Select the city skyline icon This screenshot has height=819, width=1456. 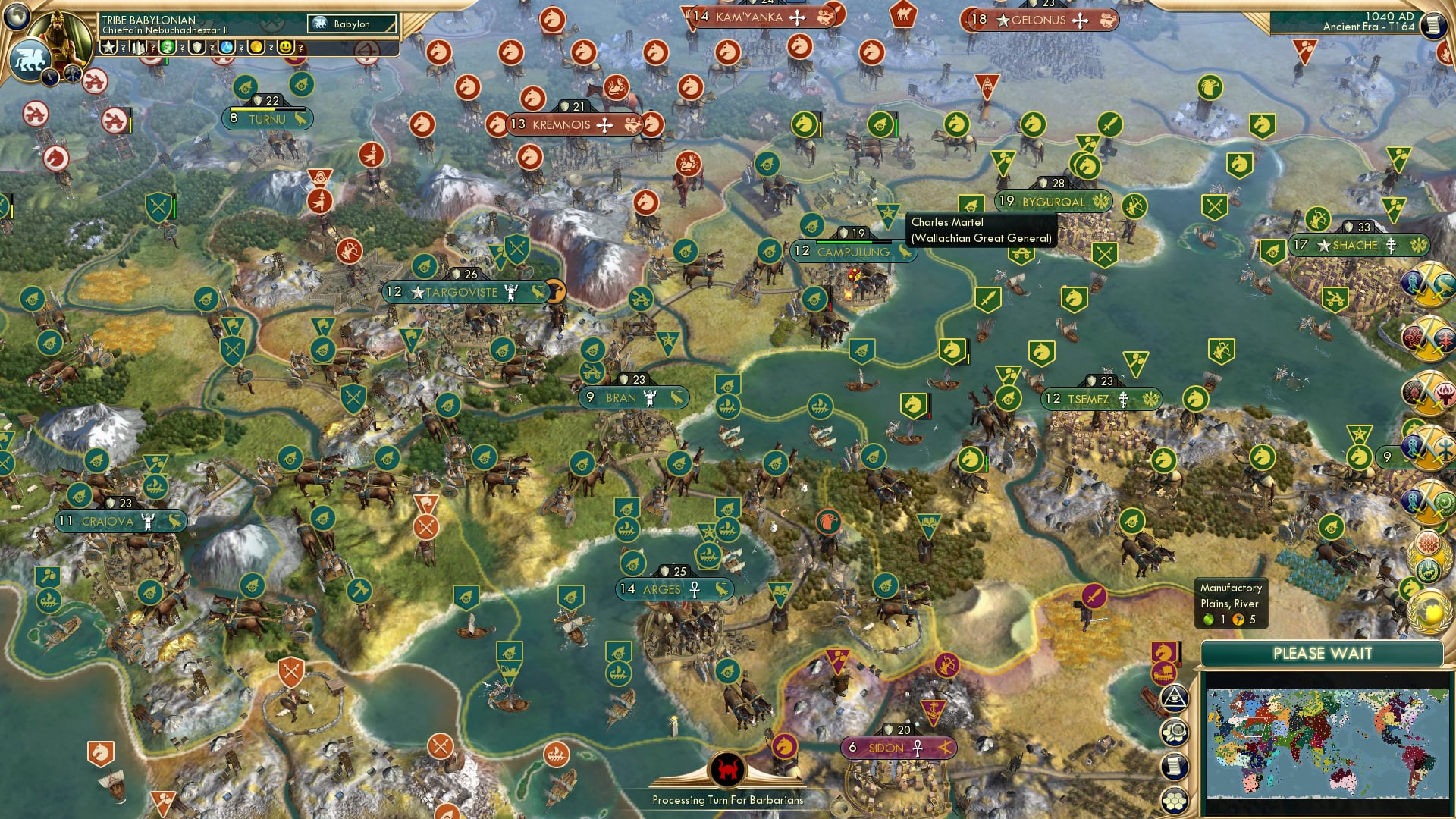click(x=138, y=47)
